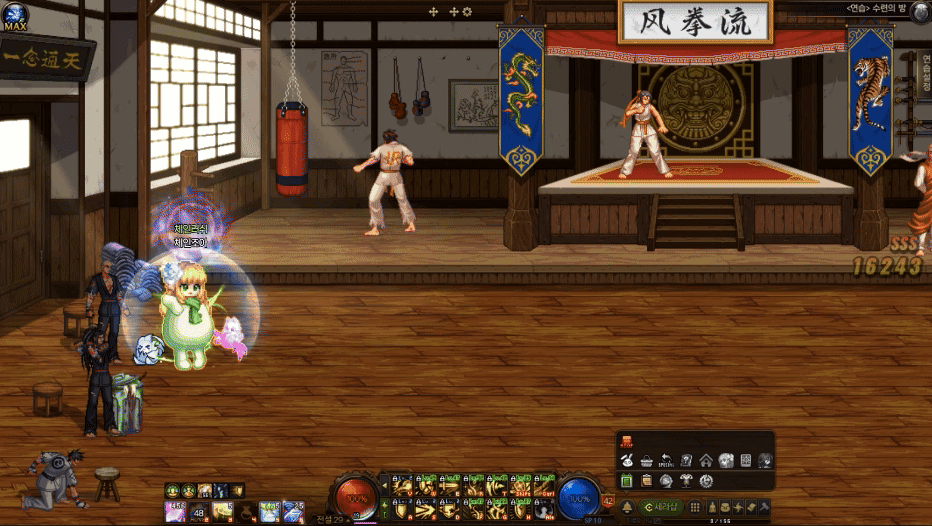Activate the skill bound to Shift
Viewport: 932px width, 526px height.
[x=522, y=487]
